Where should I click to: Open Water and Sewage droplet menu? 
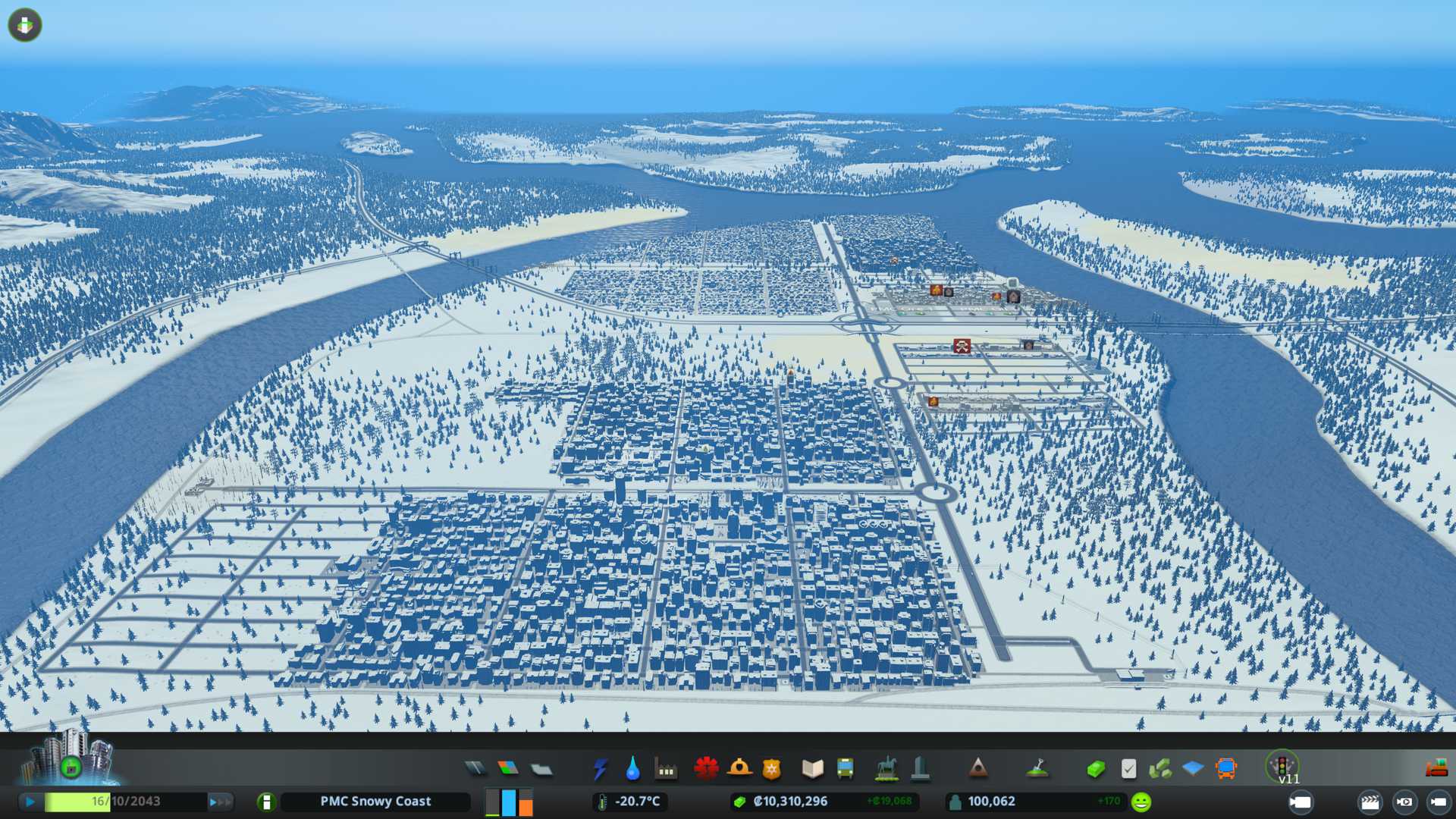click(632, 769)
